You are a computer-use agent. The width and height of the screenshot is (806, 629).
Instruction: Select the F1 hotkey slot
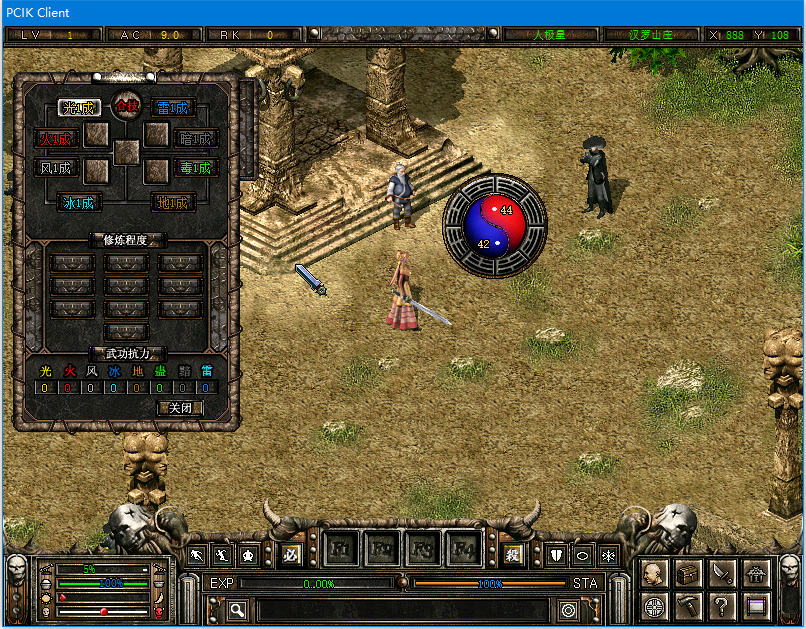tap(340, 550)
